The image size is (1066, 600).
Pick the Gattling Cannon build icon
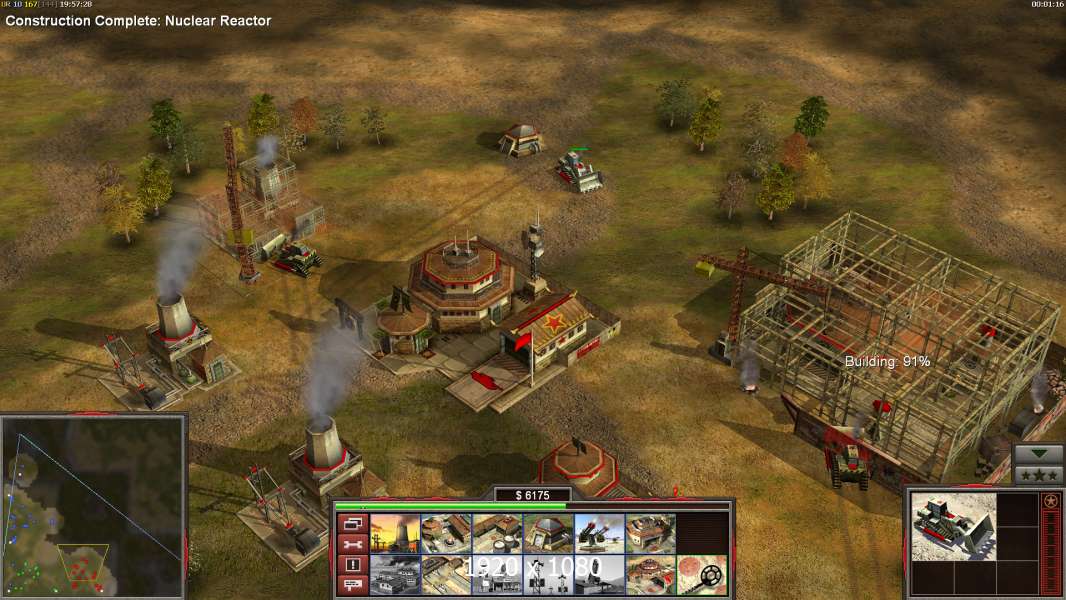[x=599, y=534]
